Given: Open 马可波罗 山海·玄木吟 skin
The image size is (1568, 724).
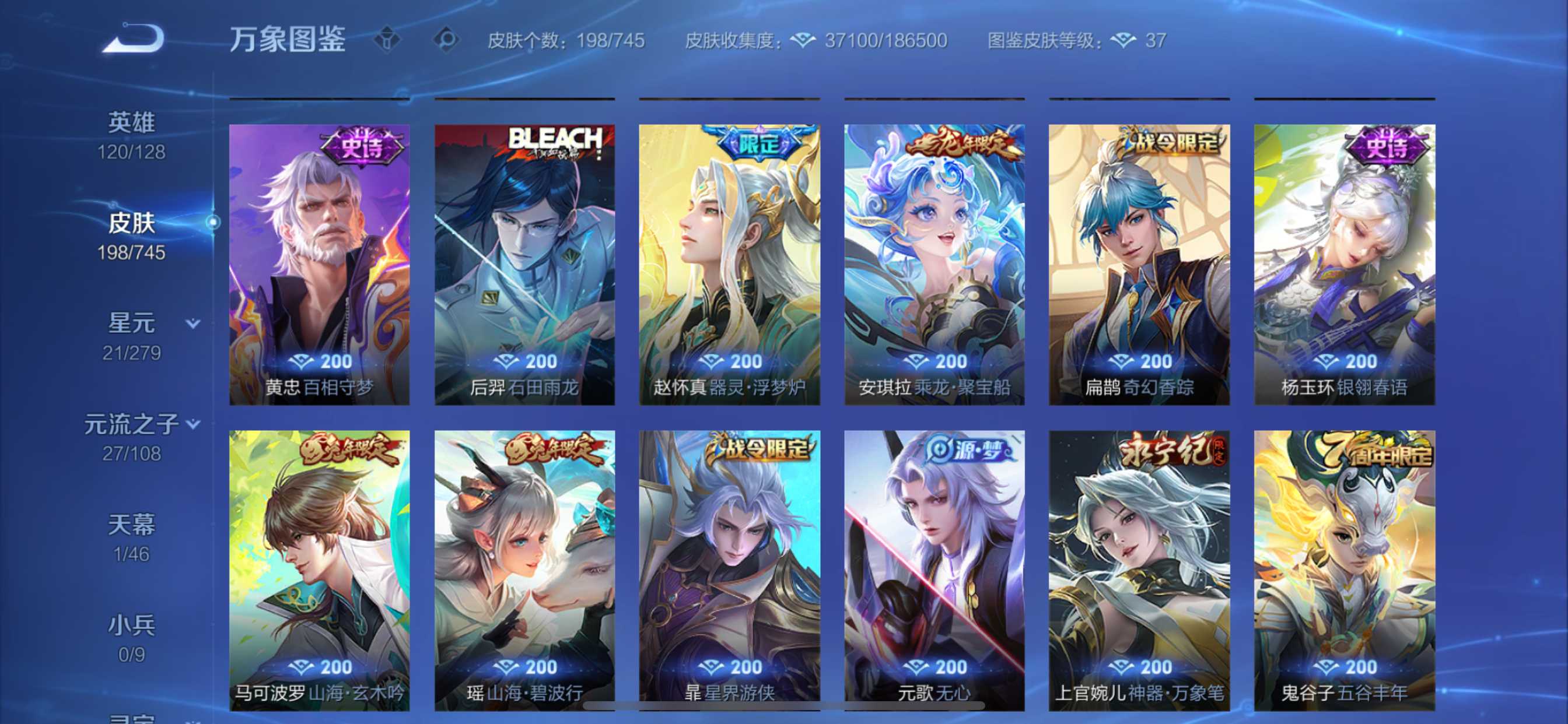Looking at the screenshot, I should point(320,571).
